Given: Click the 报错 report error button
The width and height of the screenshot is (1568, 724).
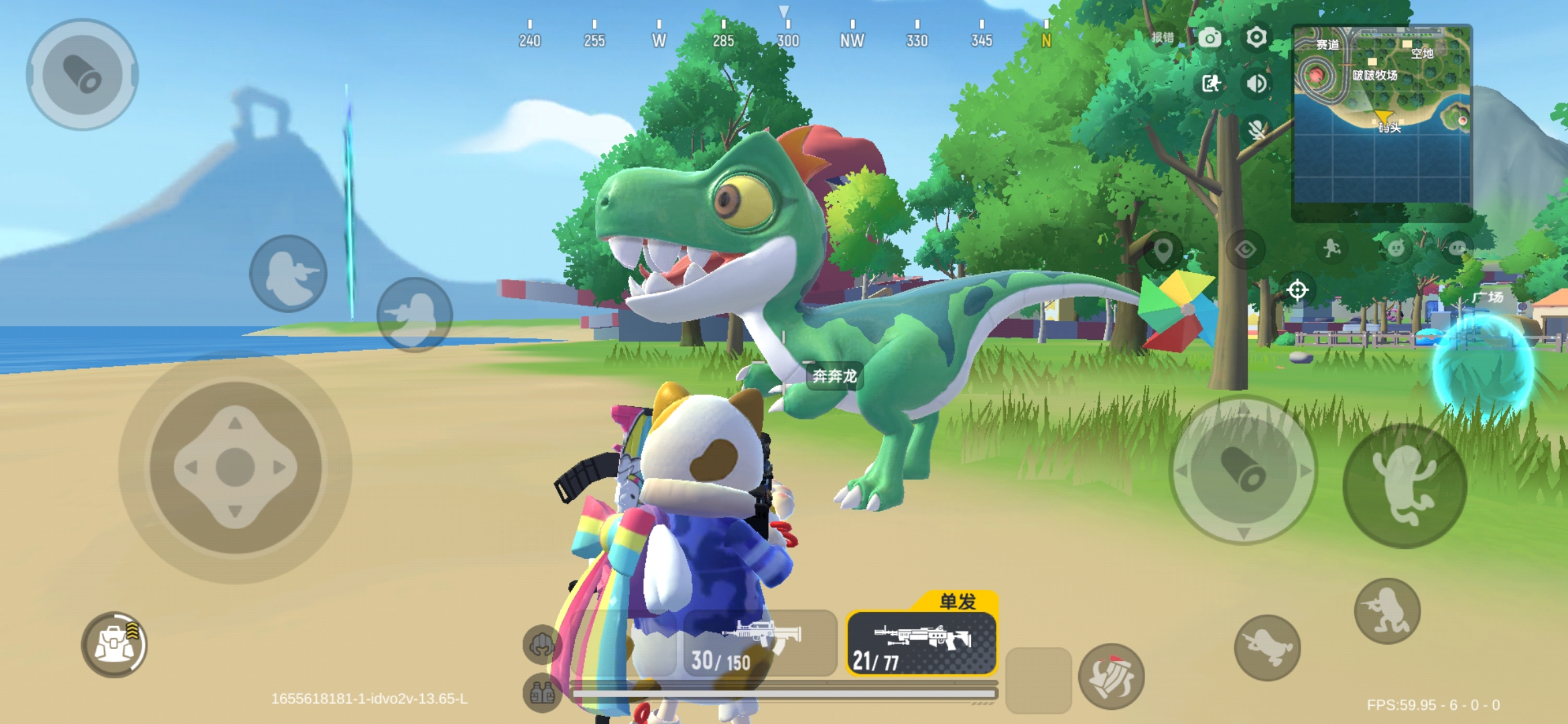Looking at the screenshot, I should pyautogui.click(x=1163, y=38).
